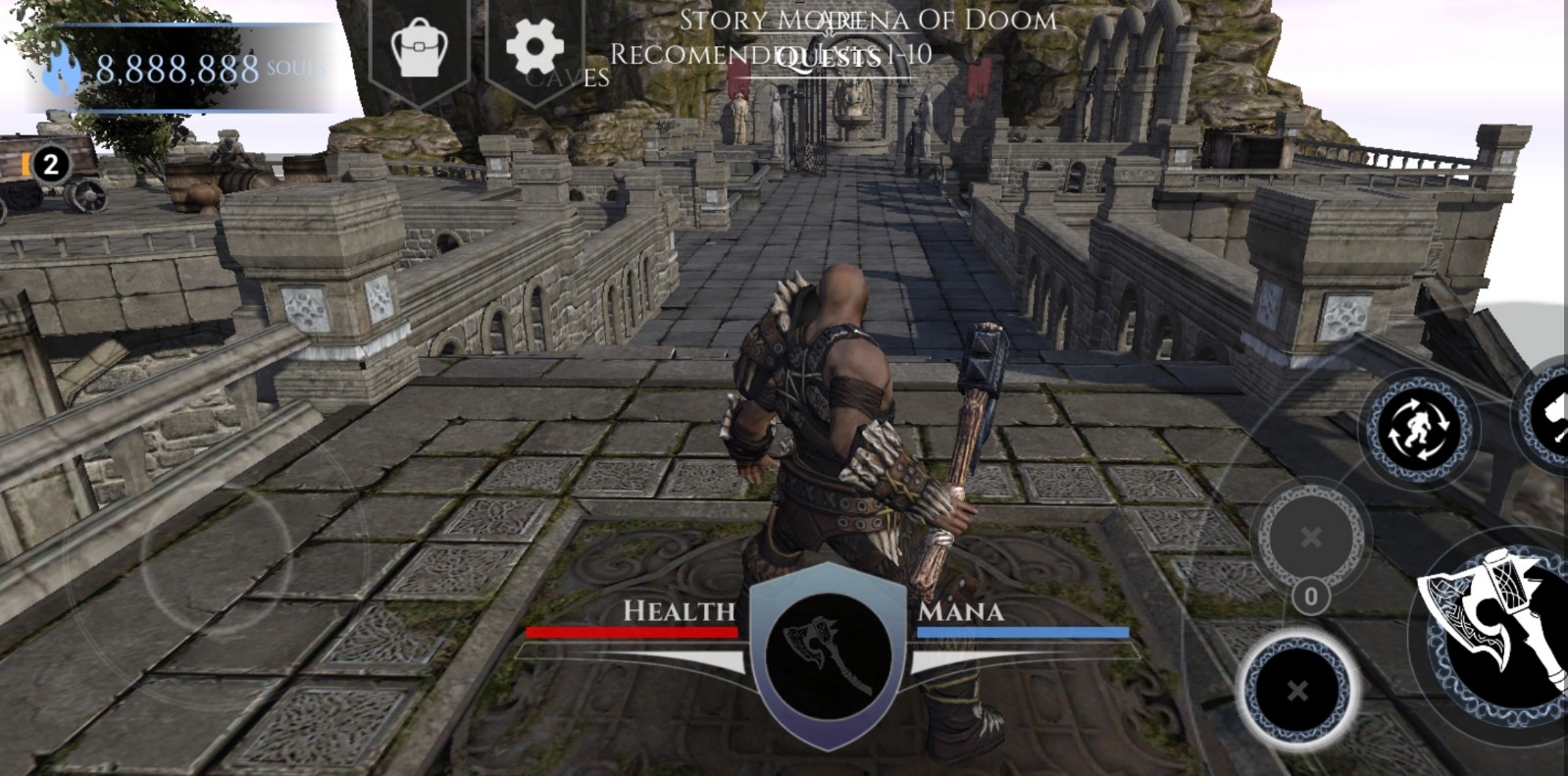Open the backpack inventory icon

click(x=419, y=46)
